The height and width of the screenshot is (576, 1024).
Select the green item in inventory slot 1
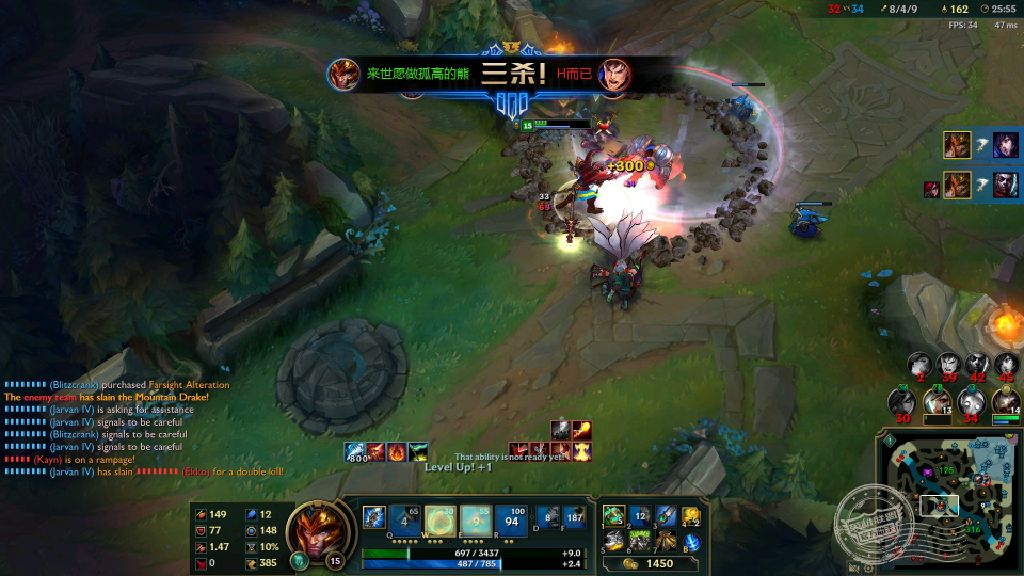coord(614,516)
